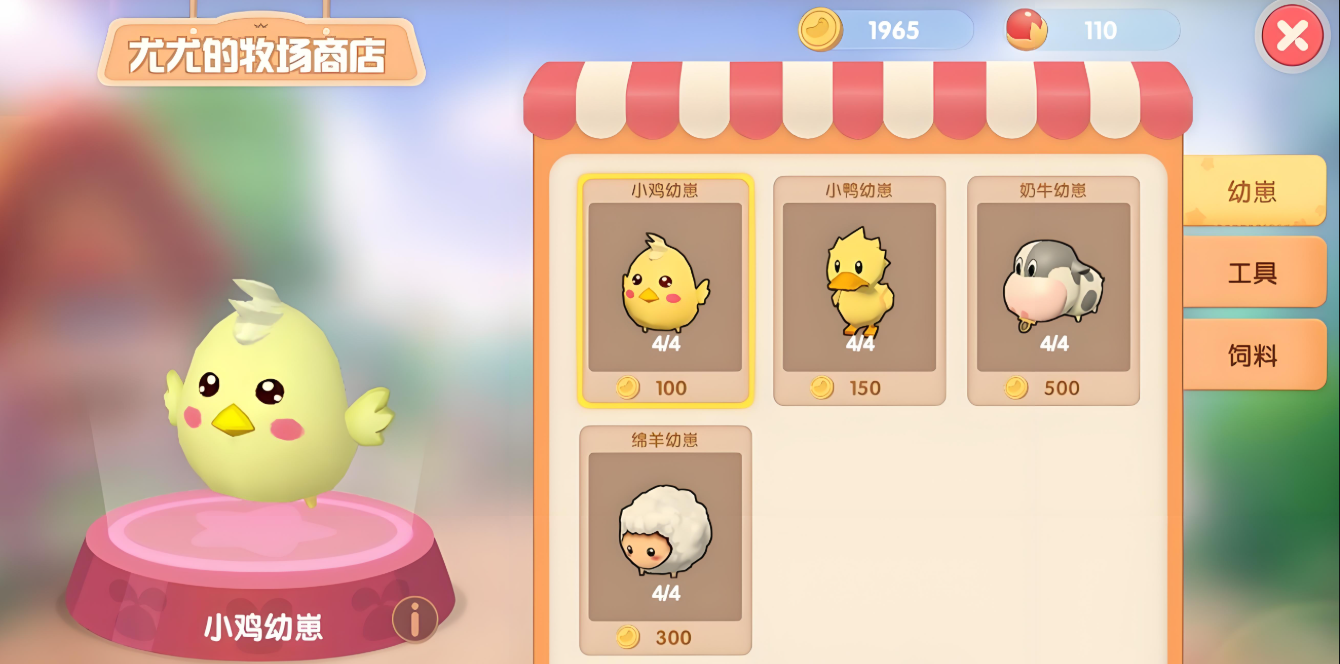This screenshot has width=1340, height=664.
Task: Pick the 奶牛幼崽 calf card
Action: click(1053, 290)
